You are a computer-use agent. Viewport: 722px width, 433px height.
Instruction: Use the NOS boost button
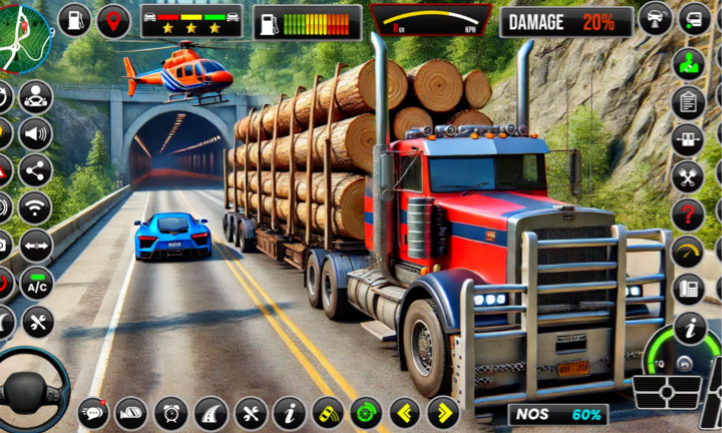pos(559,414)
